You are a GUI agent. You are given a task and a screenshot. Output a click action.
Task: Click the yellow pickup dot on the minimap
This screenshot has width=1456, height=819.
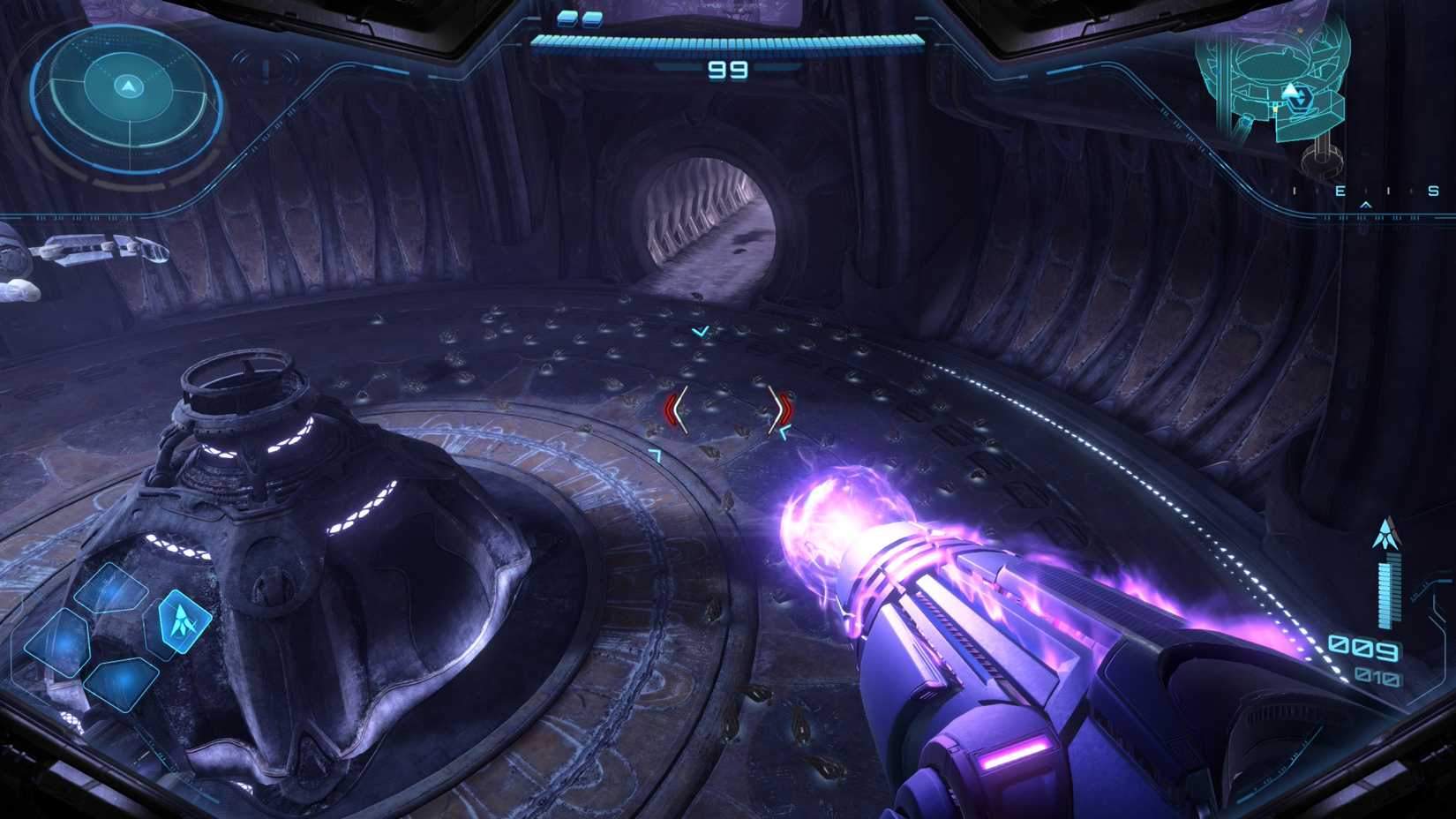[x=1276, y=109]
